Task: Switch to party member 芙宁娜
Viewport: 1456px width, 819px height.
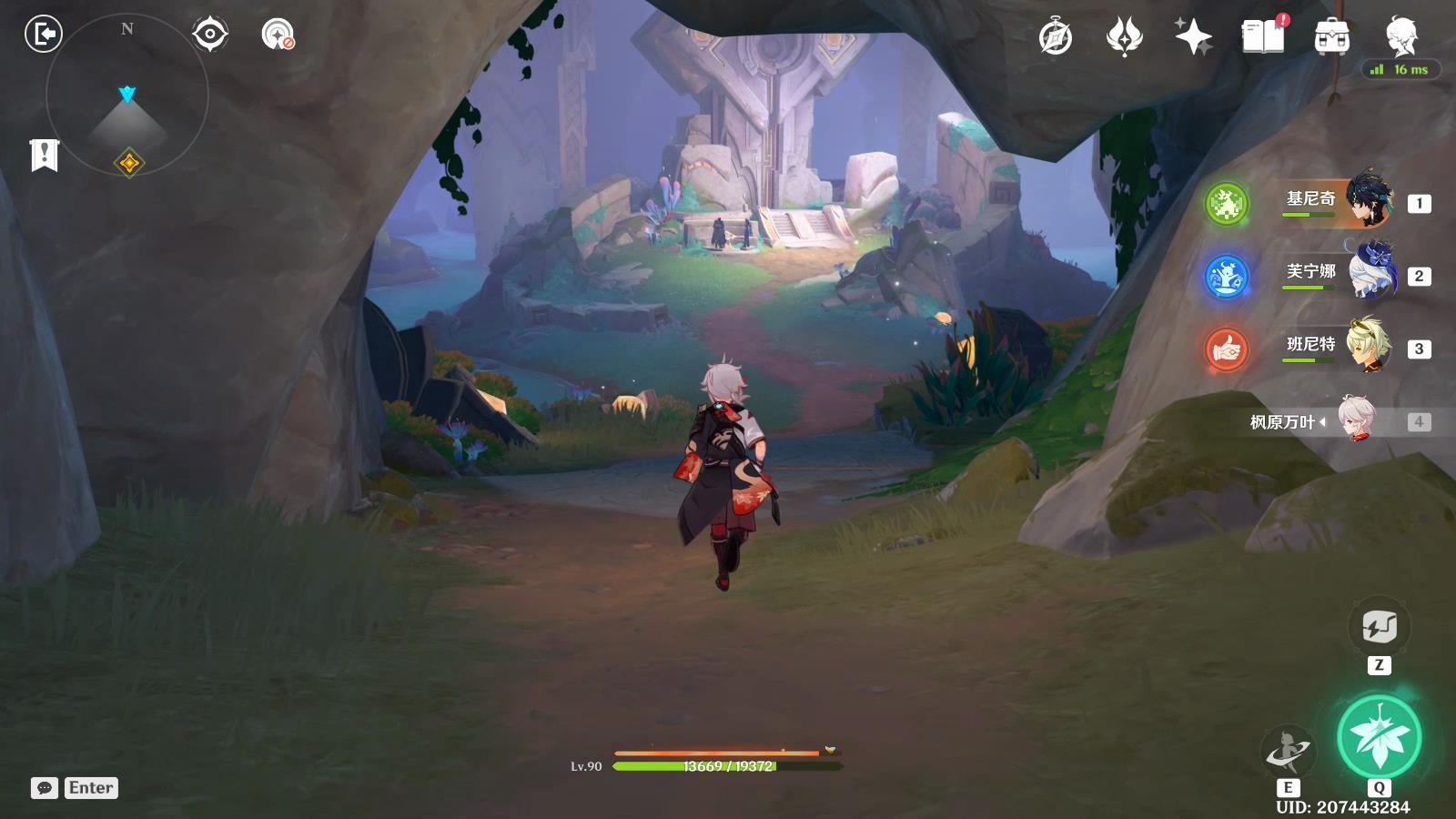Action: (x=1338, y=273)
